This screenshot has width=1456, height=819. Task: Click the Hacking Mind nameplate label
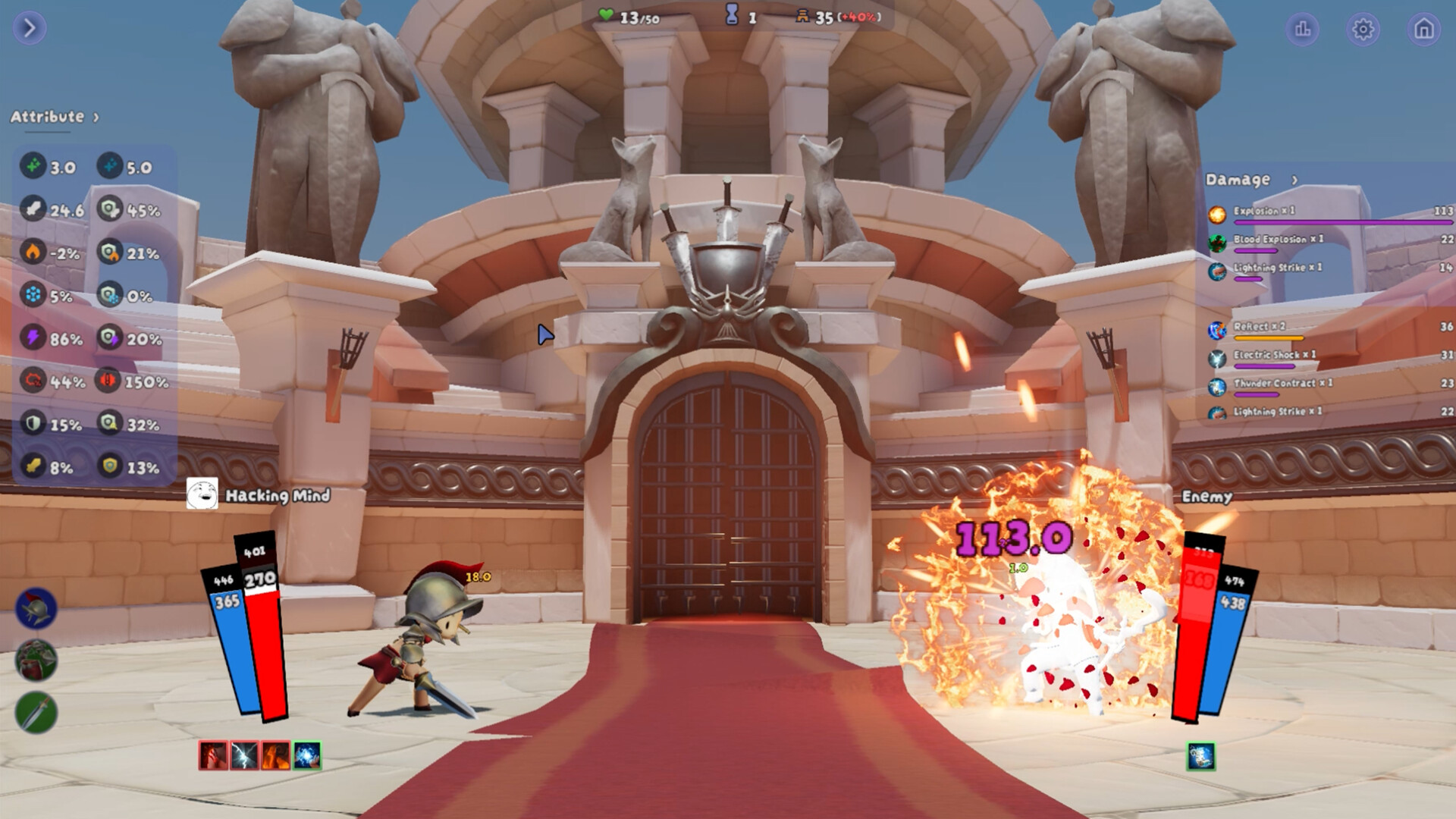pyautogui.click(x=276, y=496)
